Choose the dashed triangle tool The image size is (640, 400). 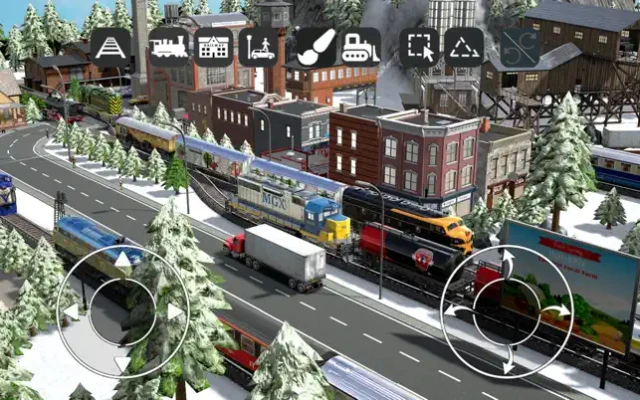pyautogui.click(x=464, y=47)
